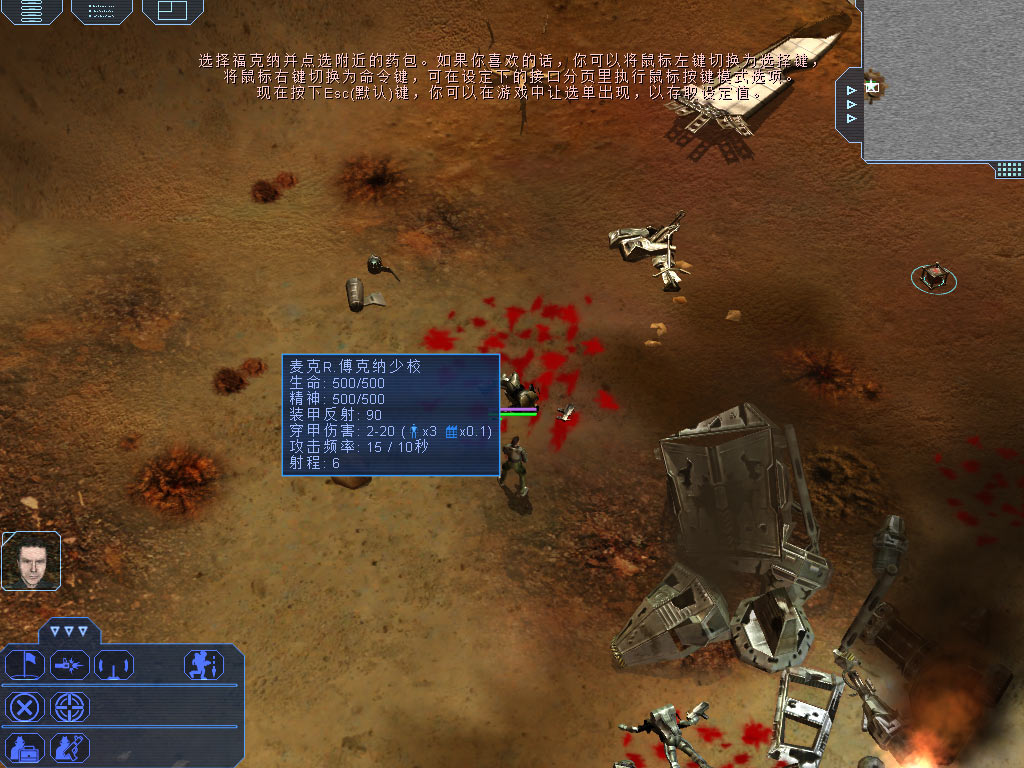Use the soldier with briefcase action
Viewport: 1024px width, 768px height.
point(25,747)
